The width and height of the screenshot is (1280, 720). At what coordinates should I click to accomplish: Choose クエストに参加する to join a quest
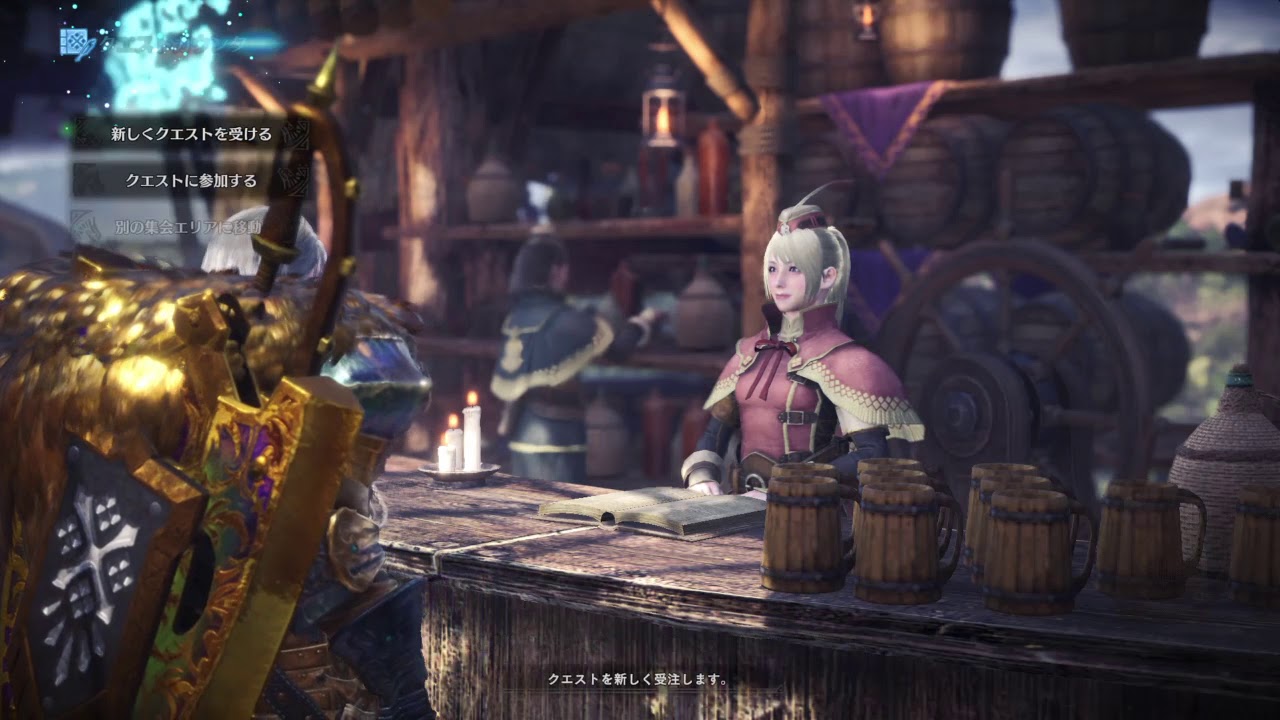[191, 181]
